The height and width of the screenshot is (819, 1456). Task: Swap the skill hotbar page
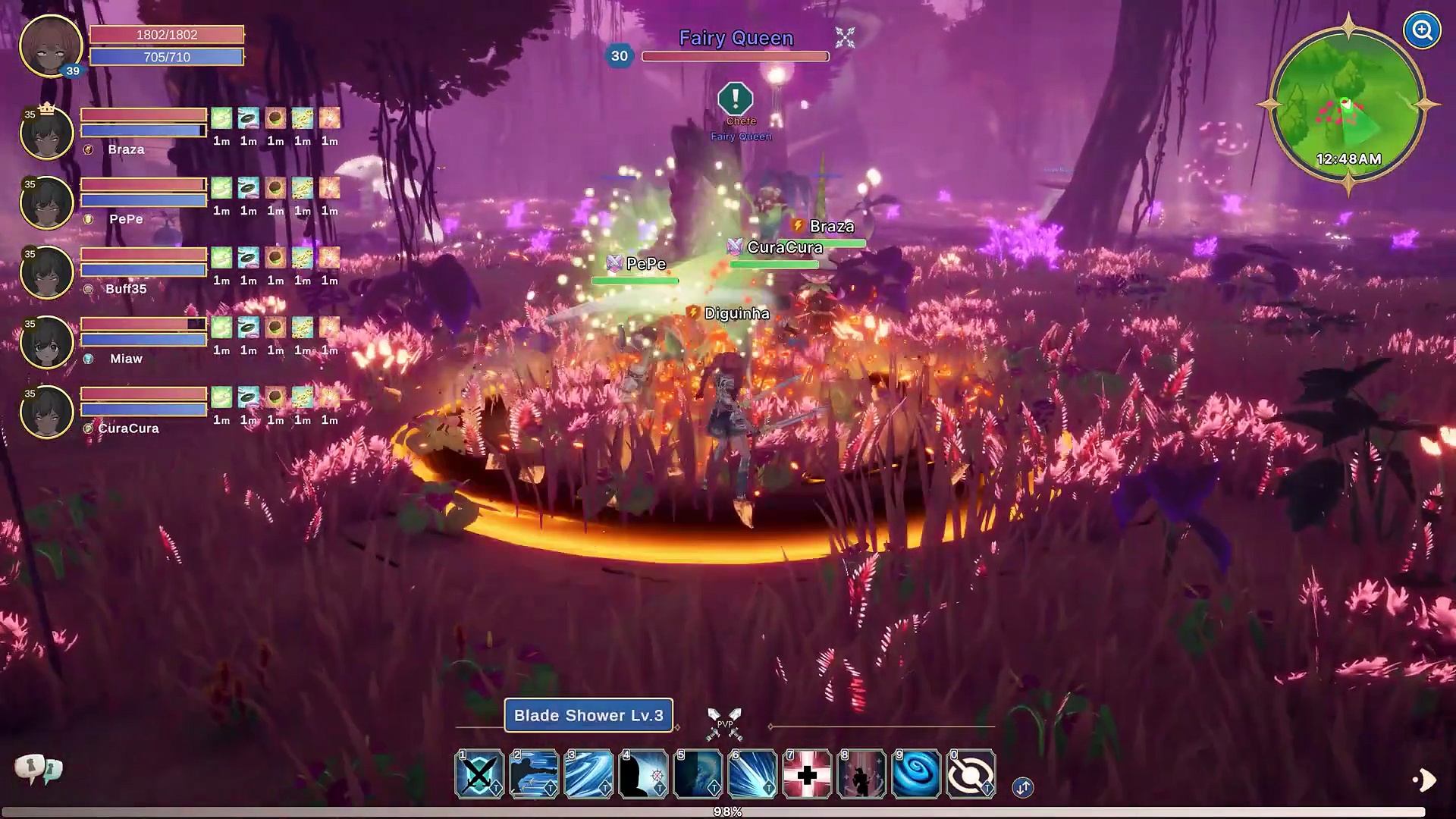tap(1022, 787)
